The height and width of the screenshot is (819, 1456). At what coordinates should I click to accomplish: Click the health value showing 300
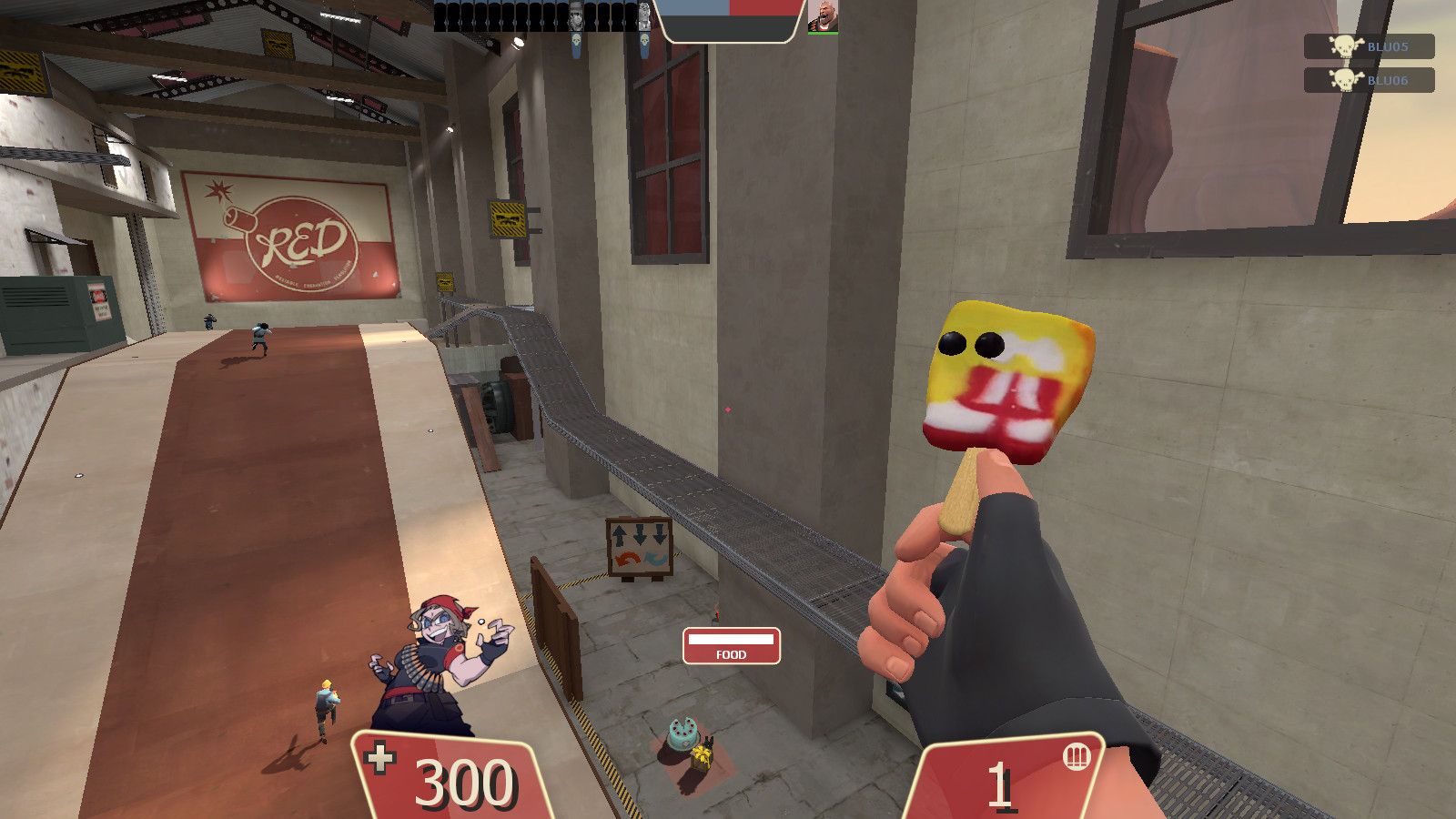466,781
